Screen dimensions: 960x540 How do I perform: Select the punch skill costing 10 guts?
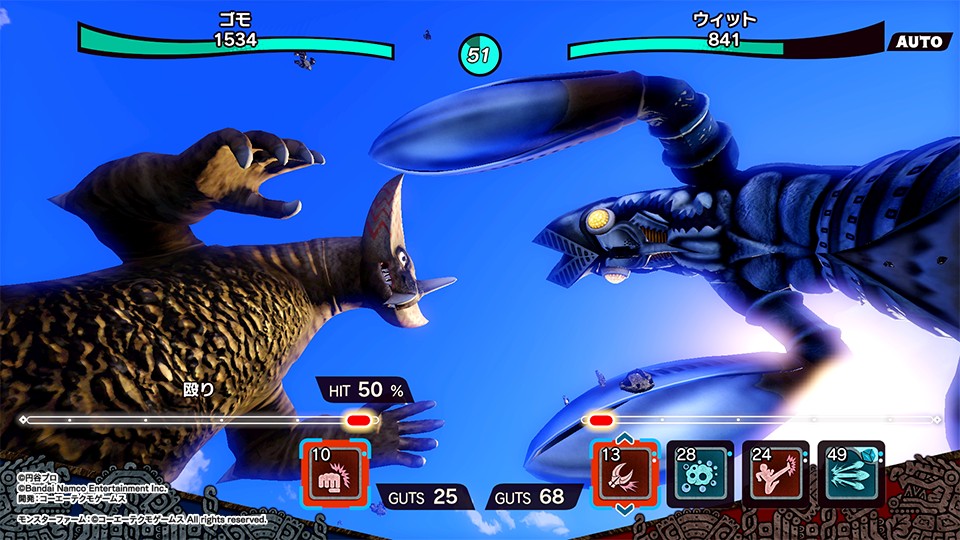(335, 470)
